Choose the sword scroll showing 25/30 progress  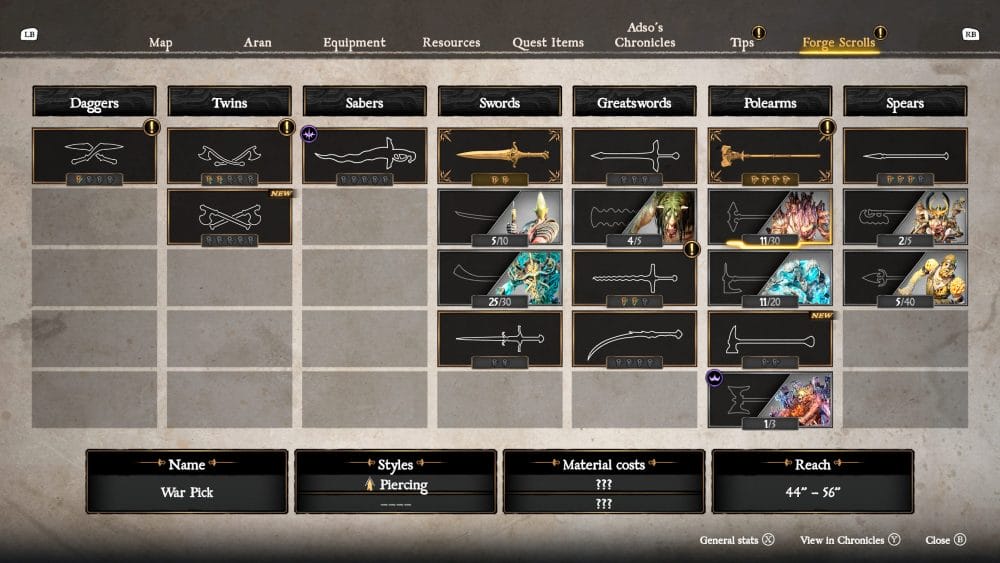[x=500, y=278]
